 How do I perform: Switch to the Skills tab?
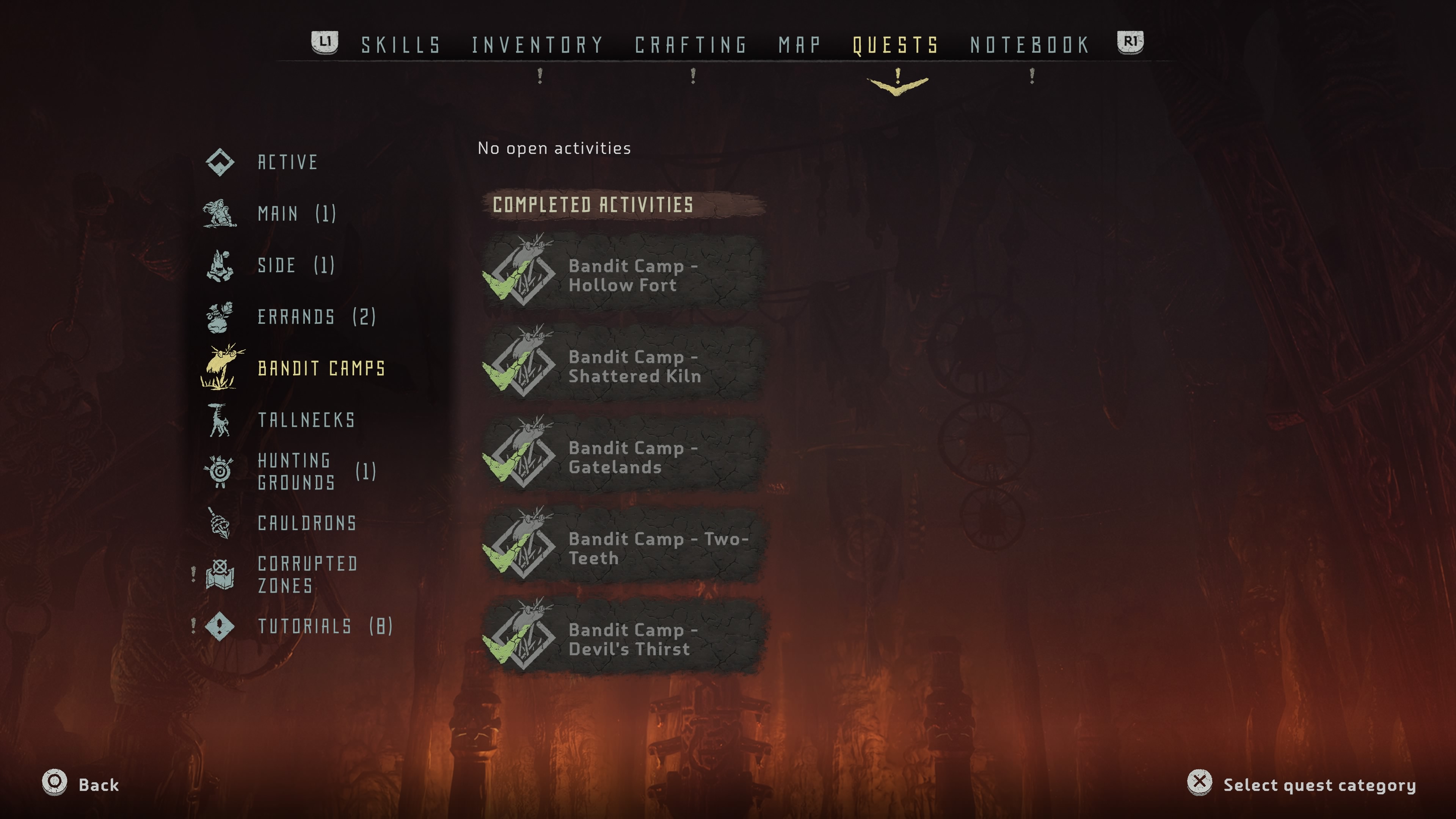pyautogui.click(x=401, y=45)
